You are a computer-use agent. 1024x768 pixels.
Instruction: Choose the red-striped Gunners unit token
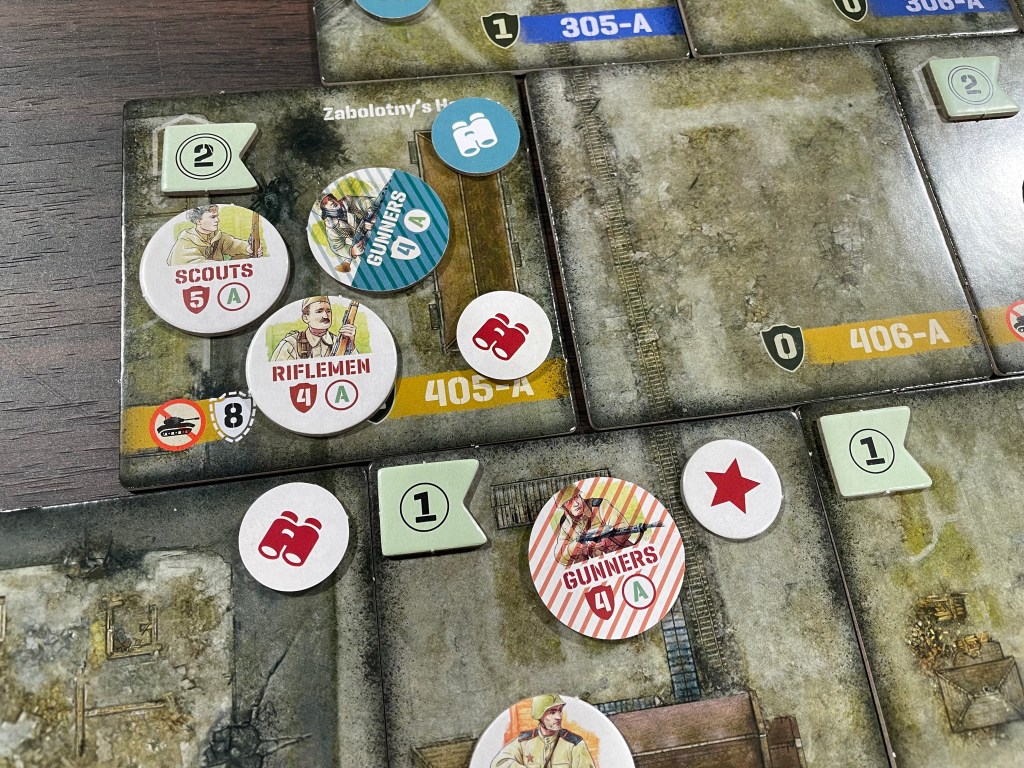(606, 557)
